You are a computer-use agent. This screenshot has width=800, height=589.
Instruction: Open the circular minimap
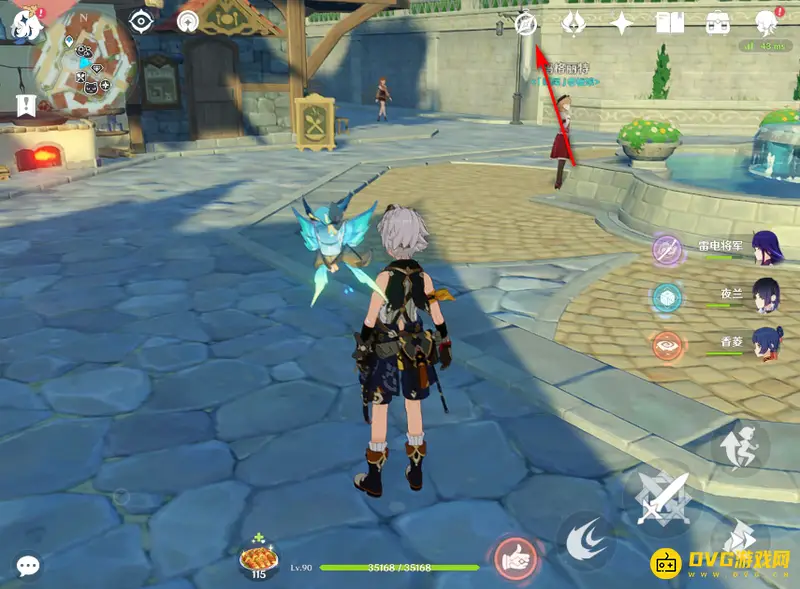(86, 66)
